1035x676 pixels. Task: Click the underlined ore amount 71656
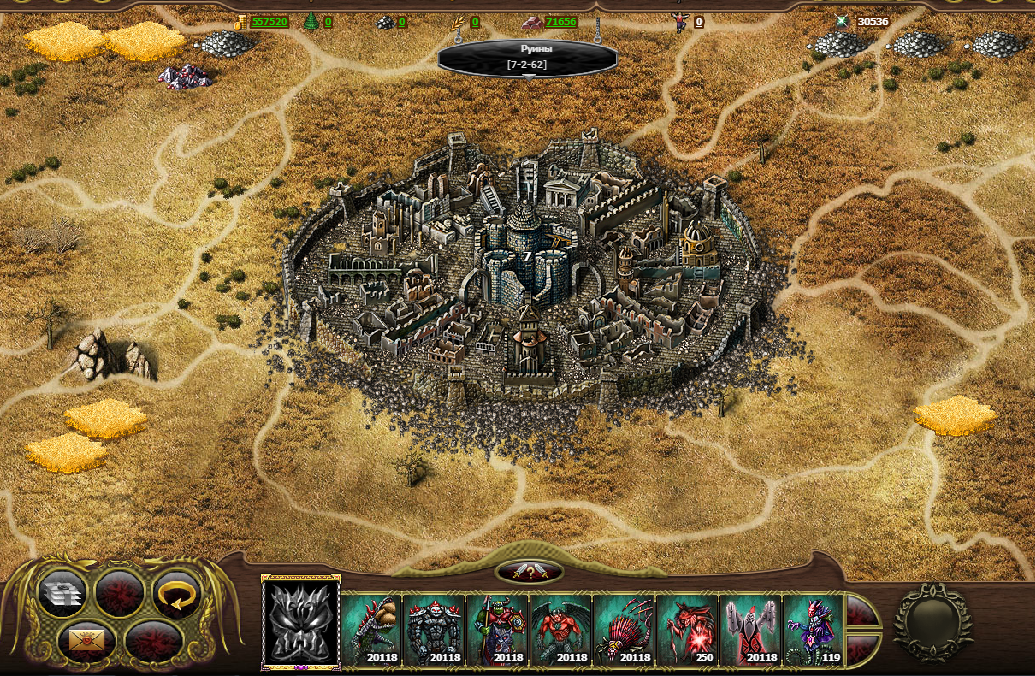click(x=561, y=22)
